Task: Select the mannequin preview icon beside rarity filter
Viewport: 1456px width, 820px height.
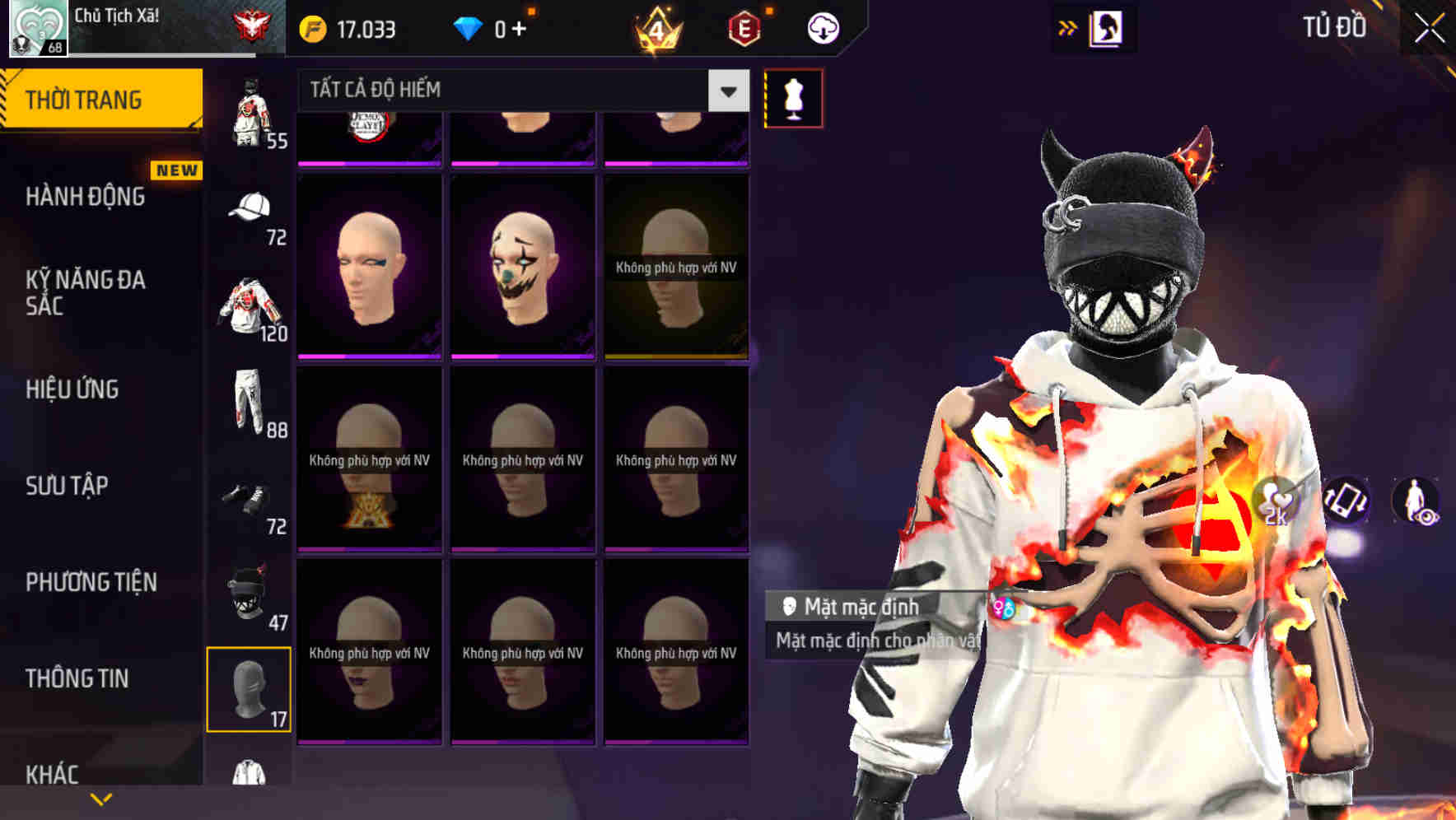Action: (793, 97)
